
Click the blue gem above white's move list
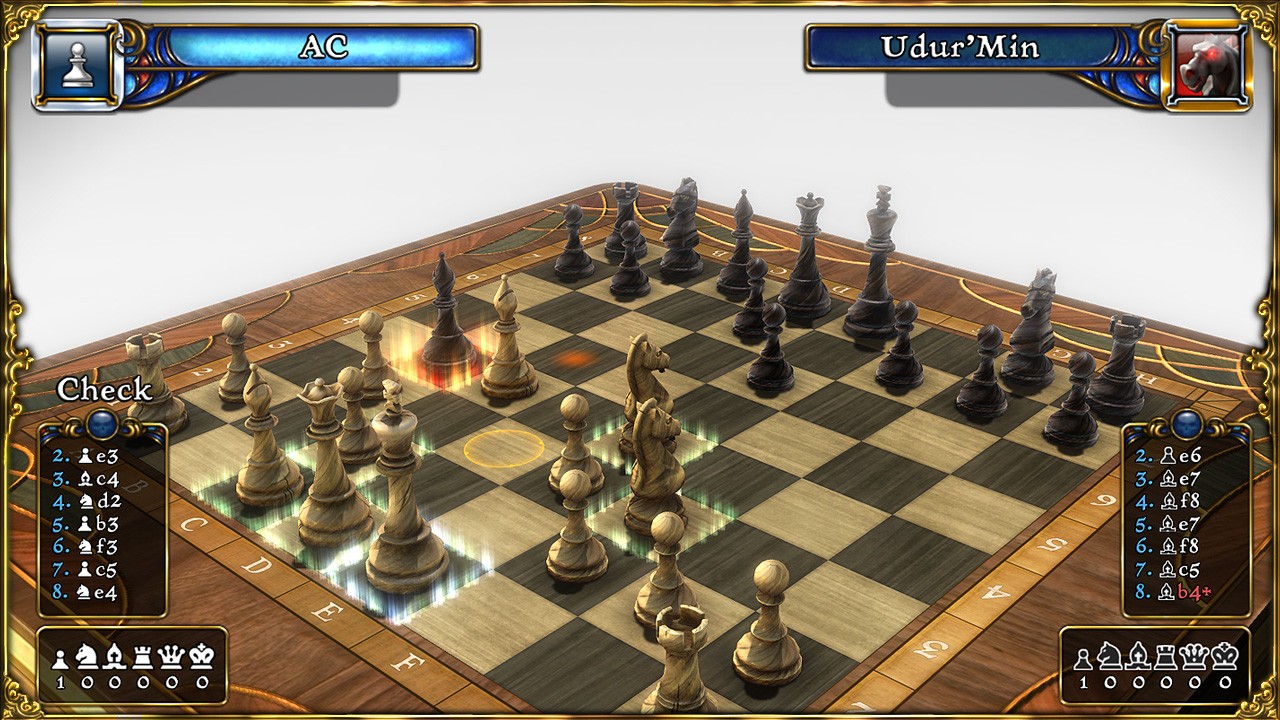pyautogui.click(x=101, y=425)
